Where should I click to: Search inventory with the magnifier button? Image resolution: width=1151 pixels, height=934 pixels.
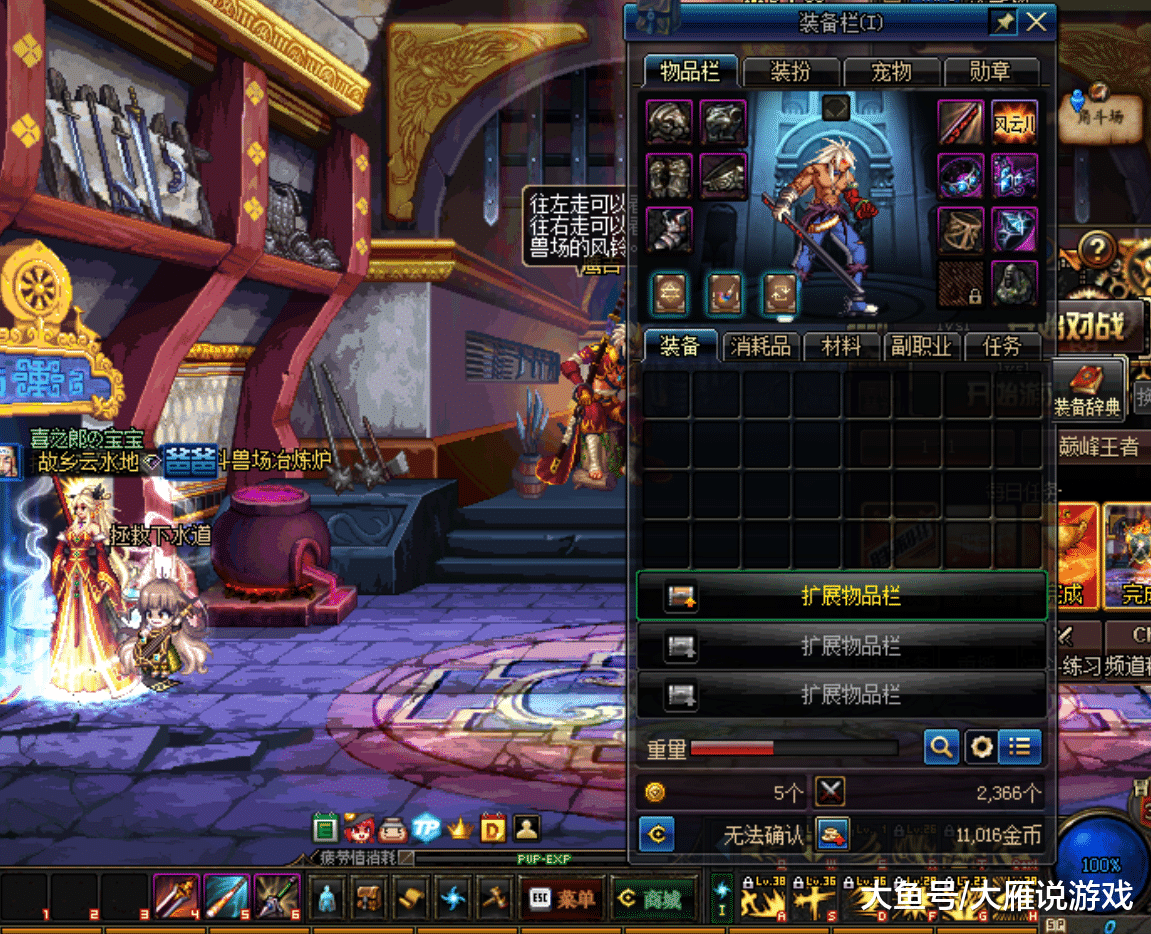(x=941, y=746)
